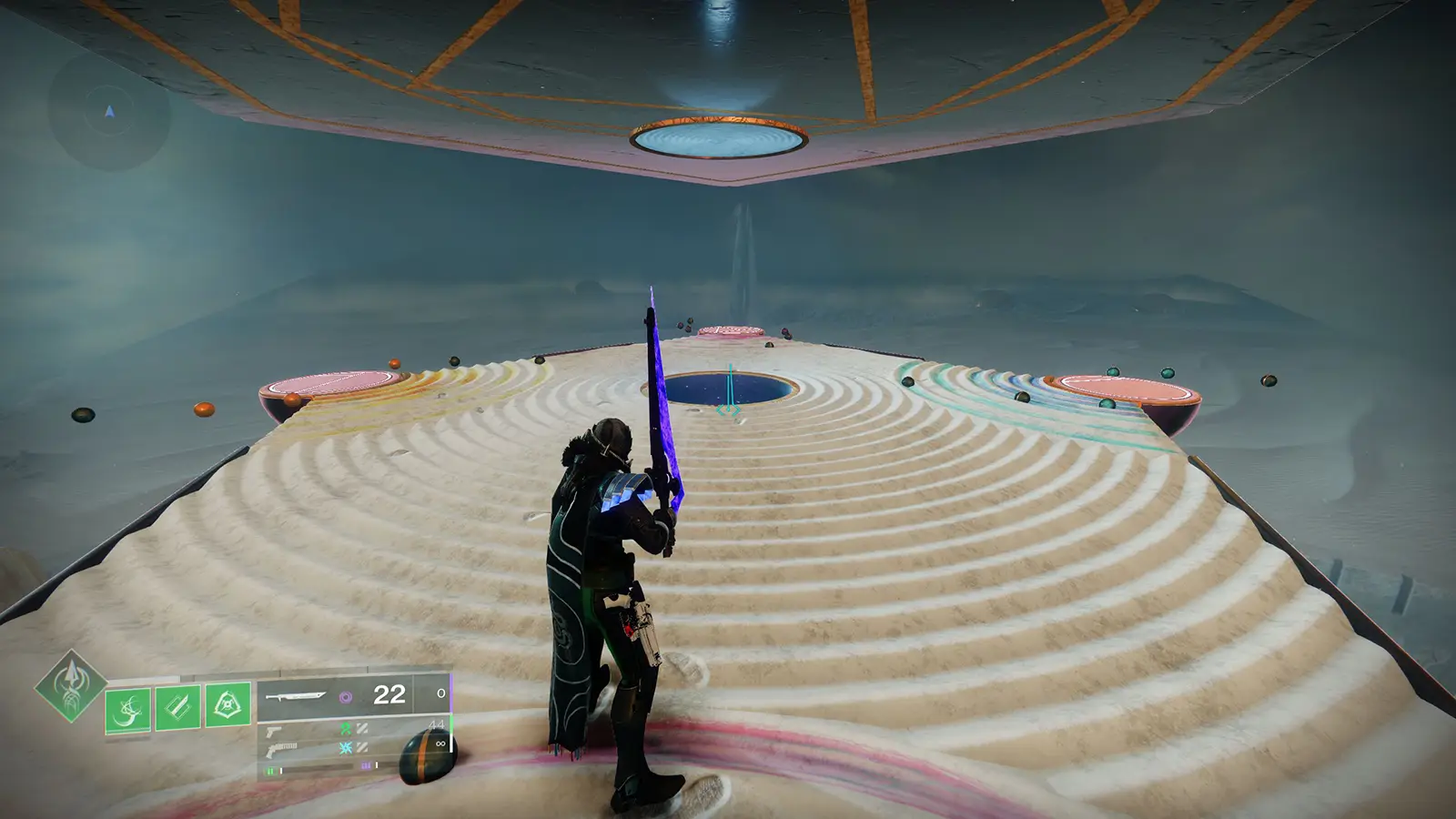Image resolution: width=1456 pixels, height=819 pixels.
Task: Click the 22 ammo counter
Action: (387, 694)
